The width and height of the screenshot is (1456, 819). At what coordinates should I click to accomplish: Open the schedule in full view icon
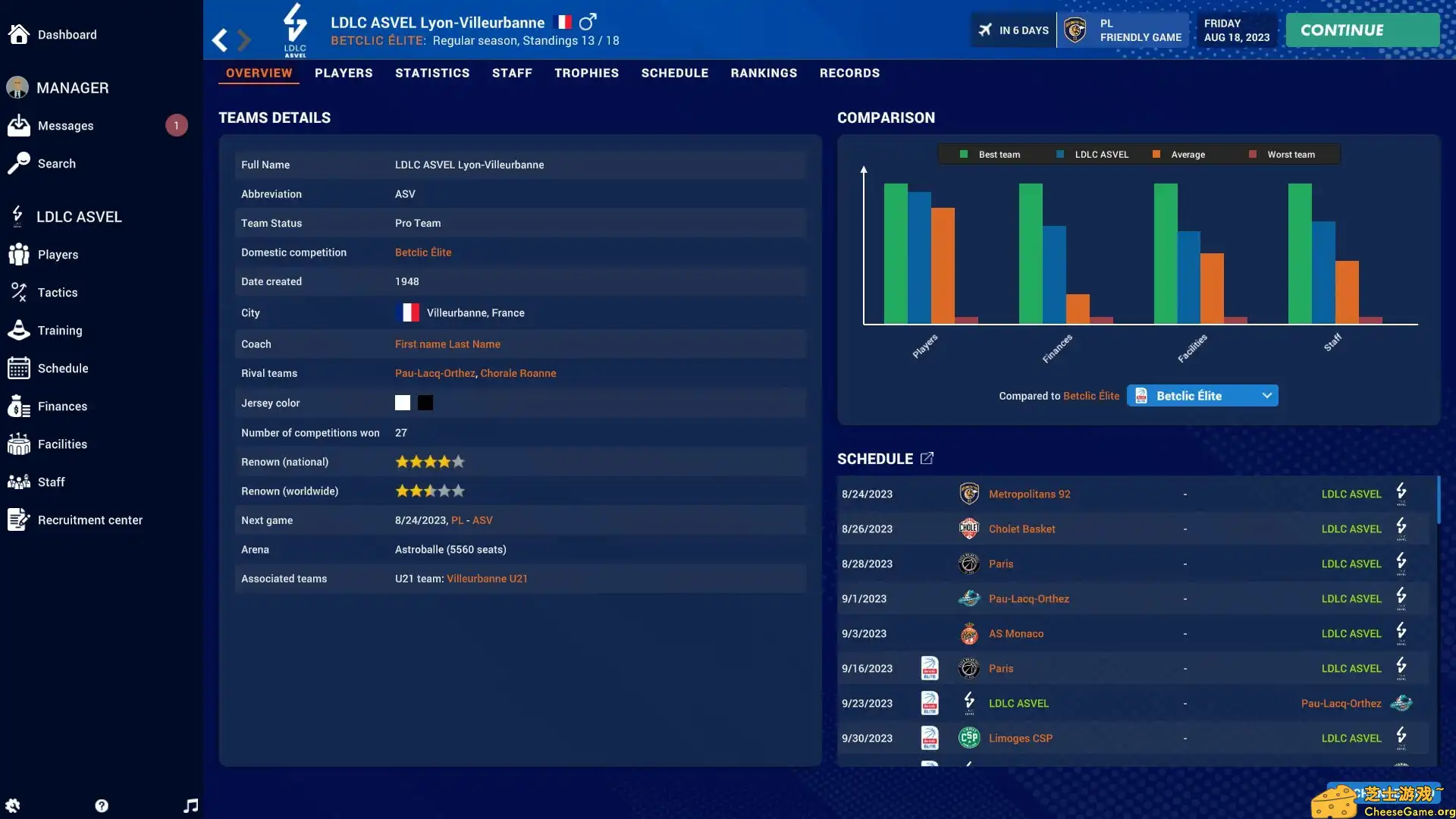tap(927, 457)
